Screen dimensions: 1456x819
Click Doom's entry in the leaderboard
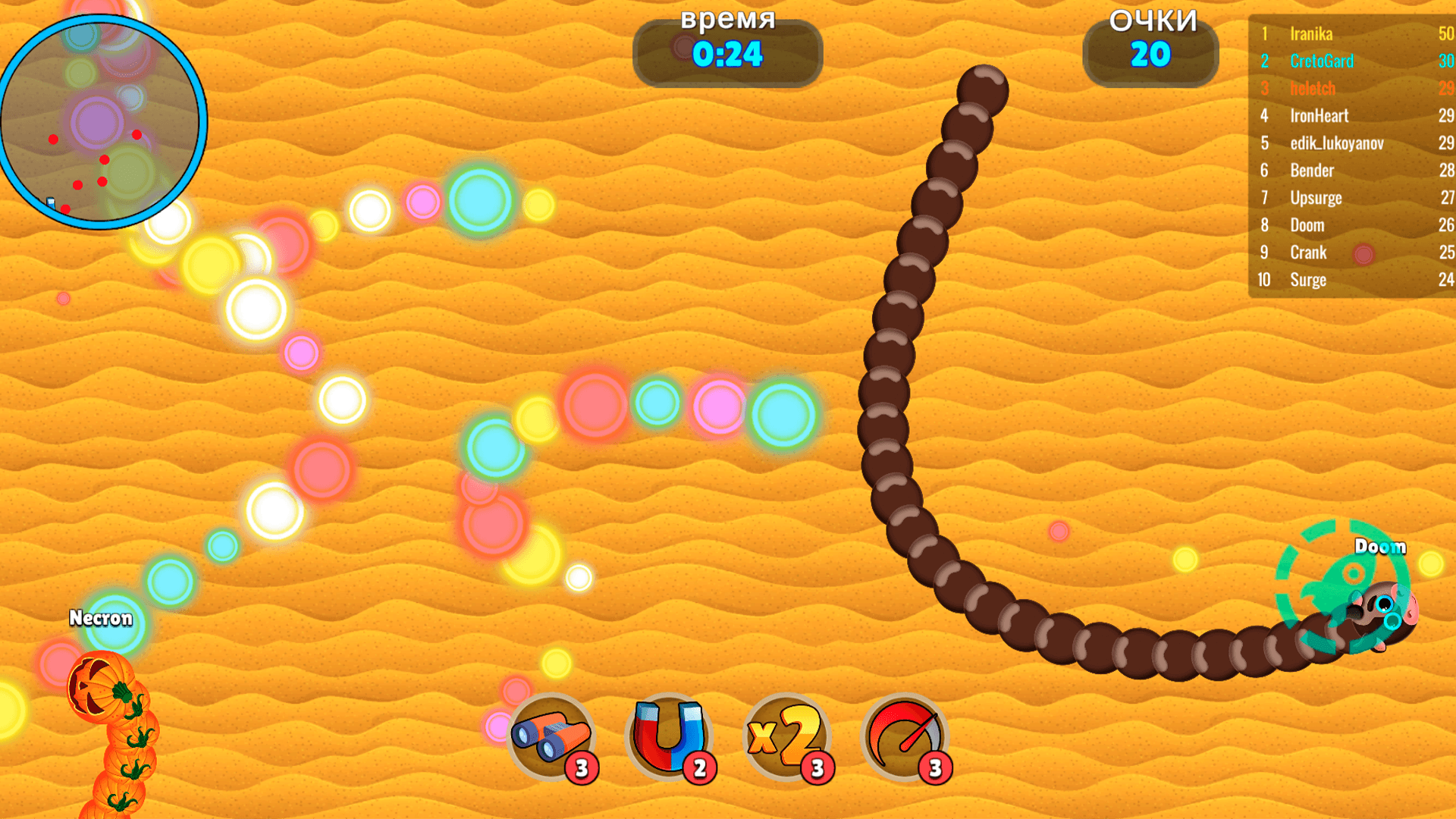pos(1307,225)
